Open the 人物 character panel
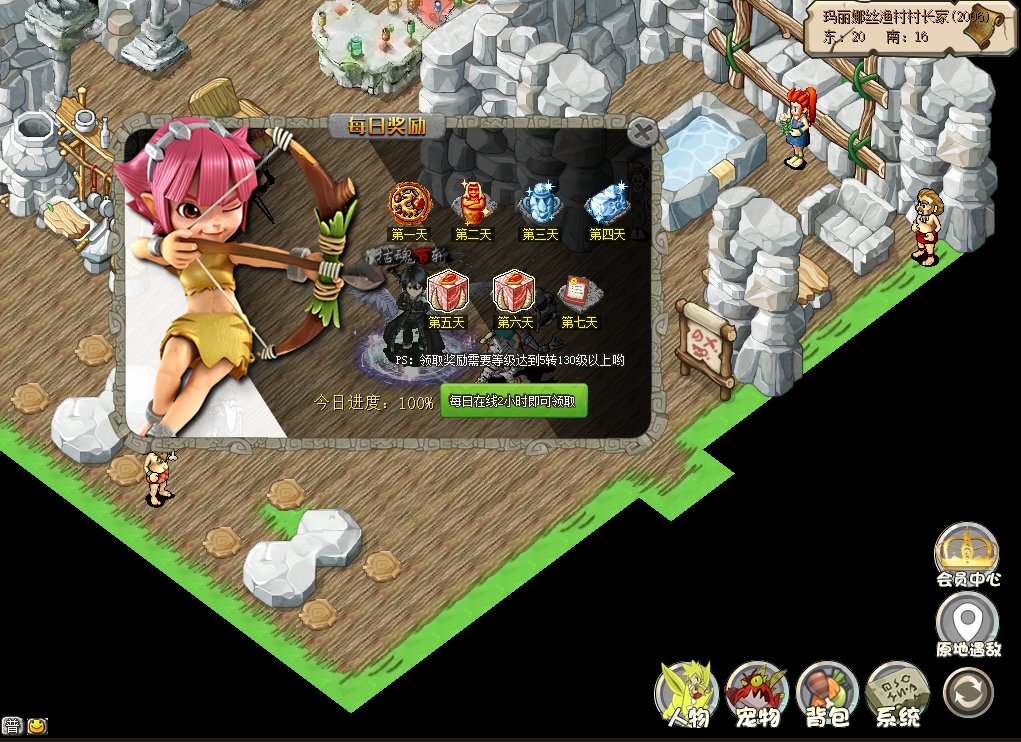 (687, 692)
